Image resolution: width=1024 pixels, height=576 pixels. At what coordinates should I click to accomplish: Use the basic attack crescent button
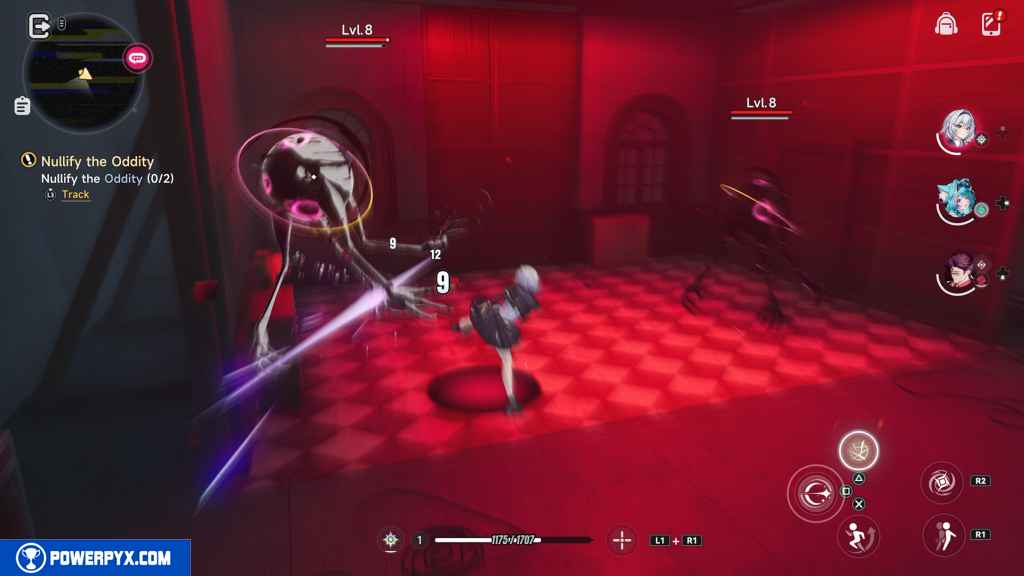coord(814,493)
